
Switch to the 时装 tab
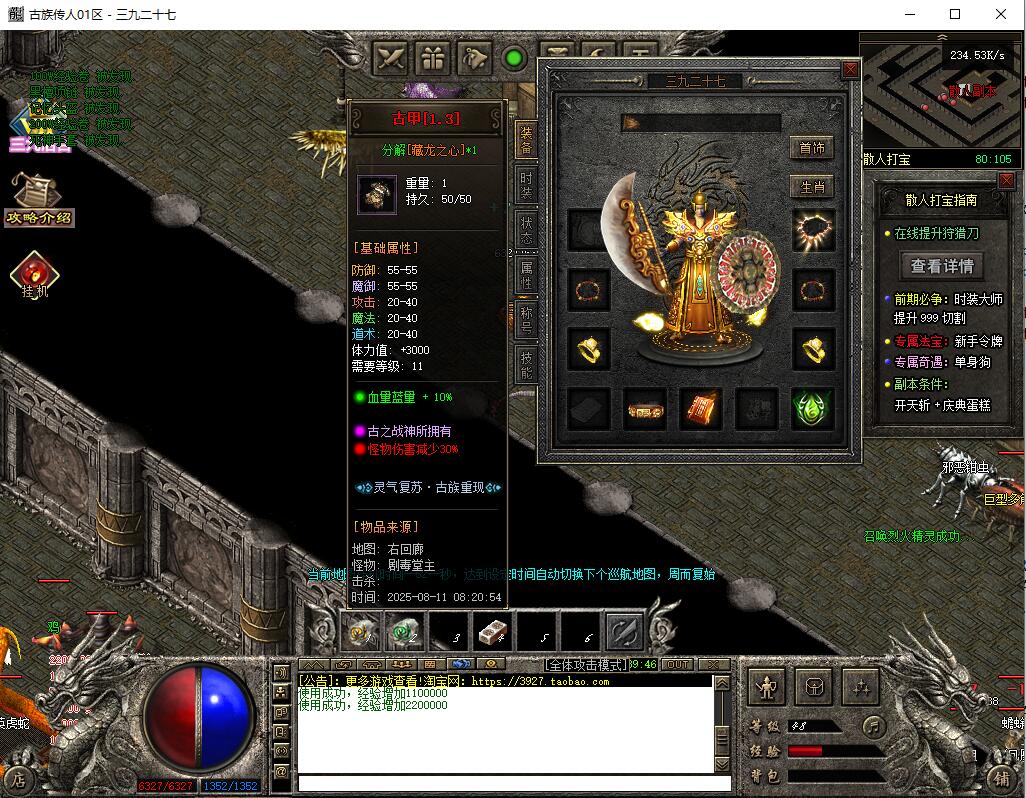point(526,185)
